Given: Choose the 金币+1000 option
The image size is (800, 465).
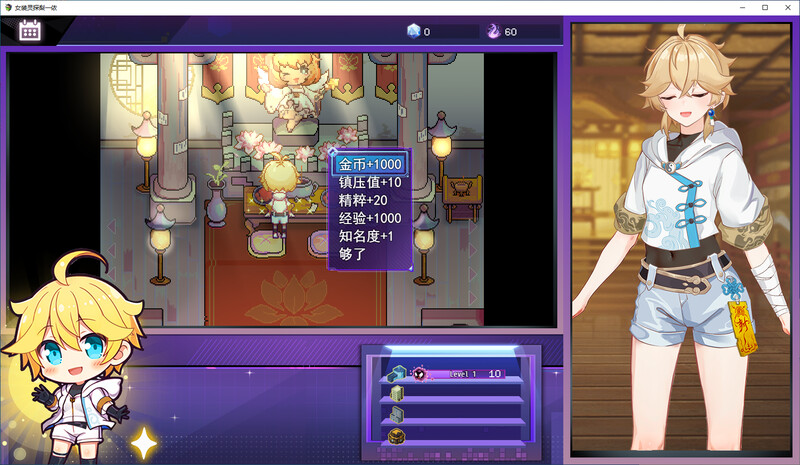Looking at the screenshot, I should [x=370, y=164].
